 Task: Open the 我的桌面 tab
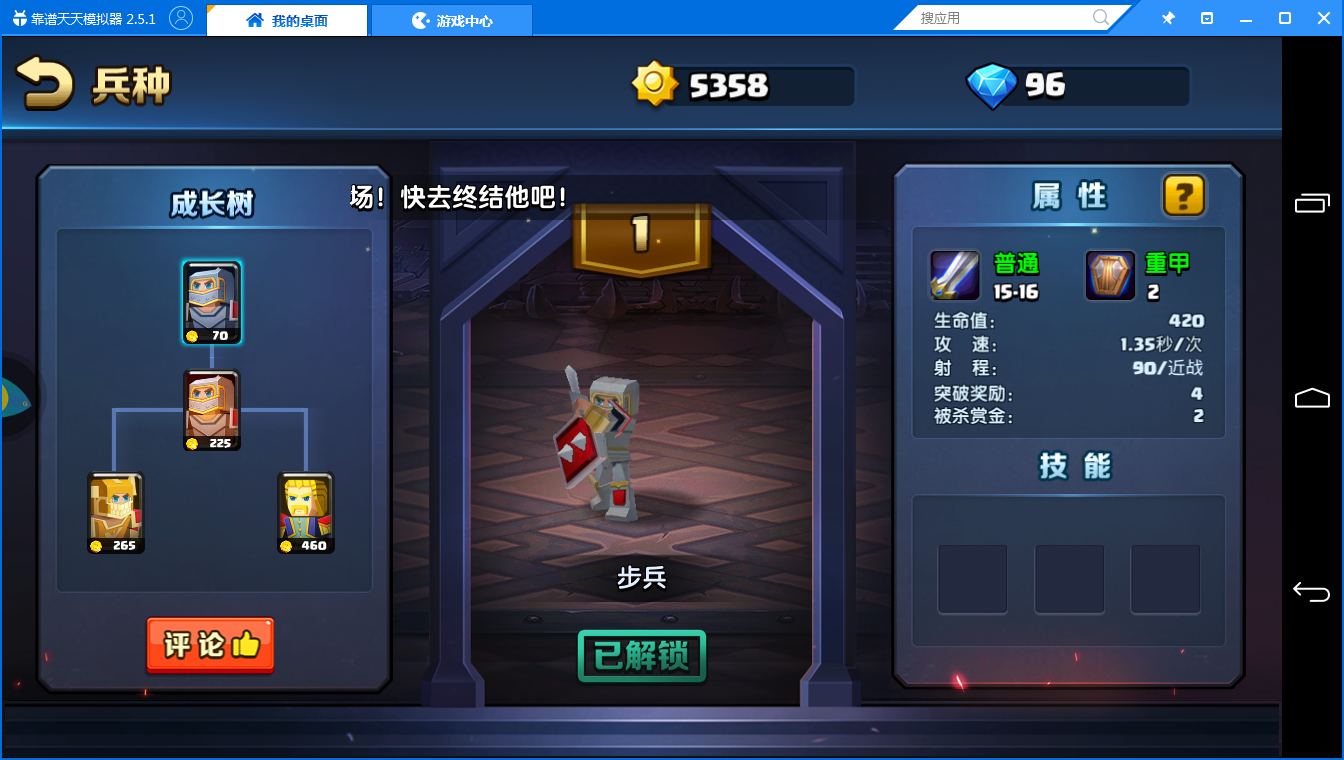point(287,20)
